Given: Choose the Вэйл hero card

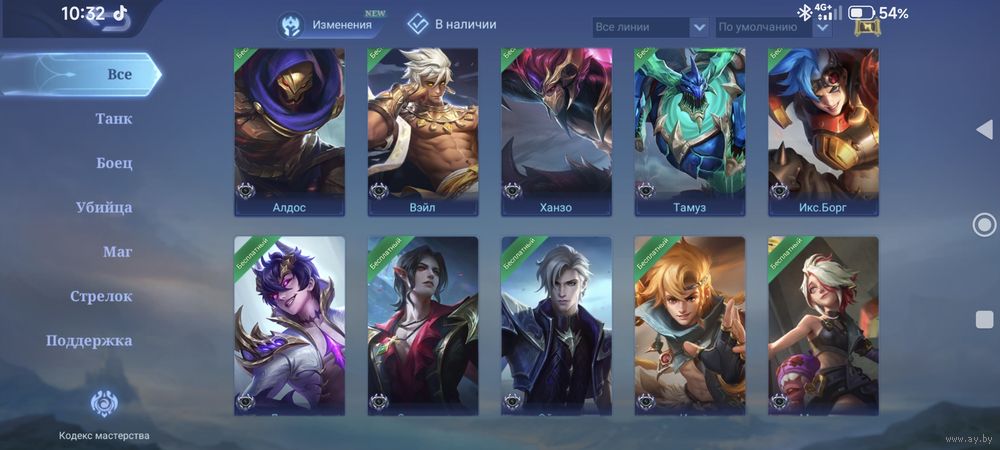Looking at the screenshot, I should click(x=422, y=132).
